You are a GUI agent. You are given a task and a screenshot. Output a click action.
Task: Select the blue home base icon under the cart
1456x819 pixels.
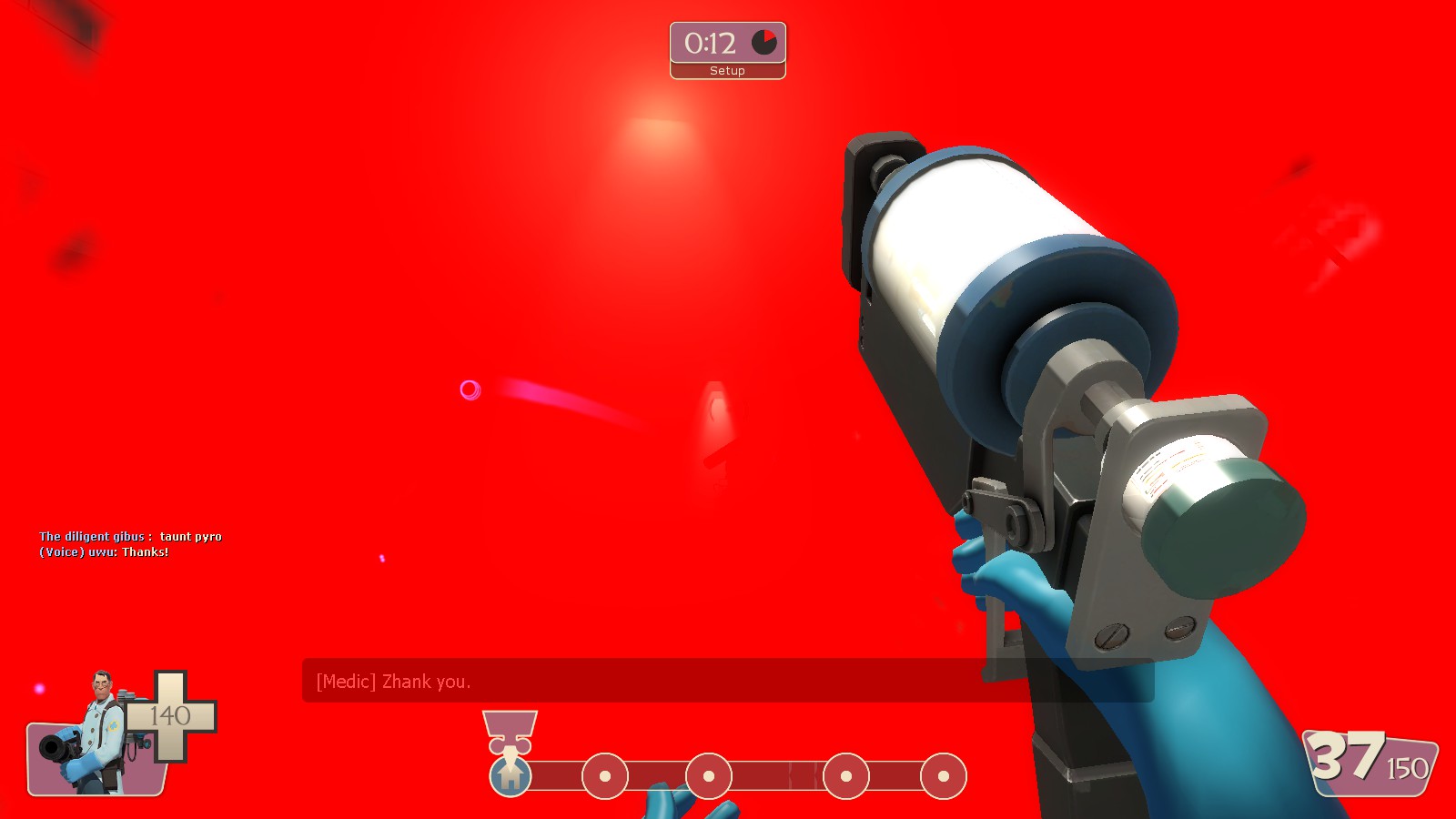pyautogui.click(x=512, y=778)
